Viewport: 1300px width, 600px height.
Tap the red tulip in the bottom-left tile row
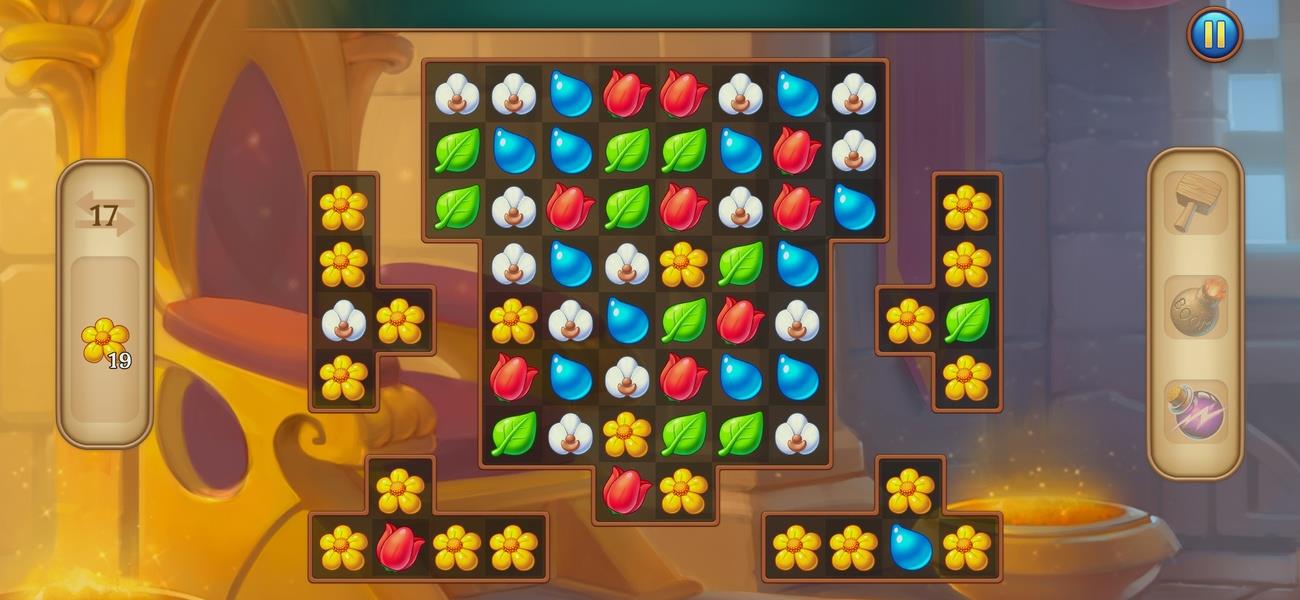point(399,548)
